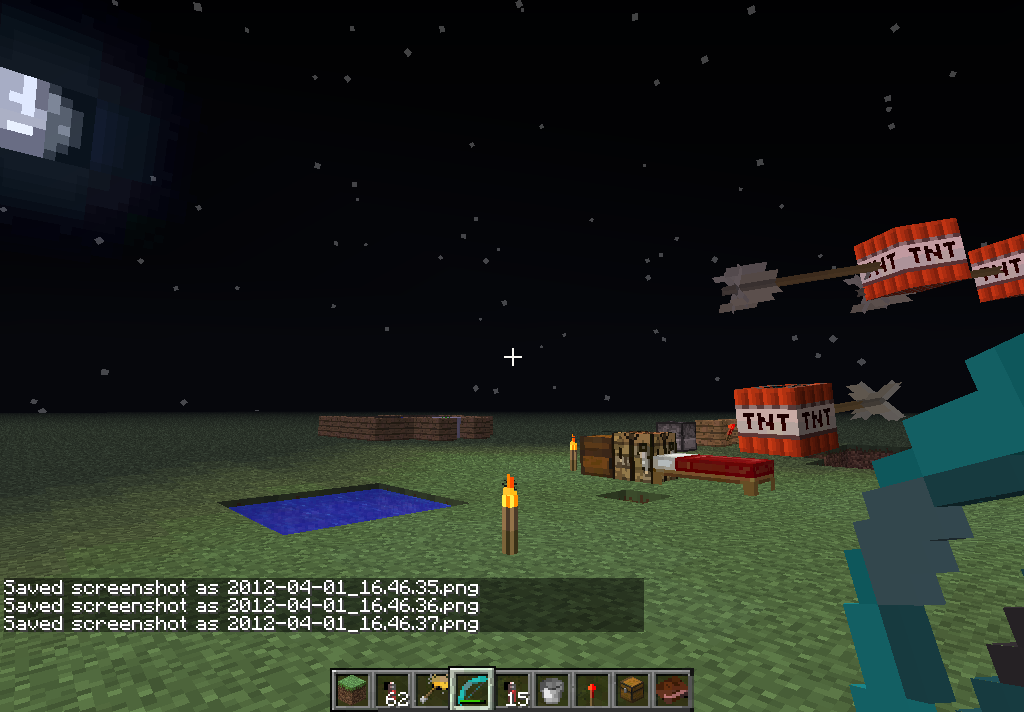Choose the golden tool hotbar slot
Screen dimensions: 1024x712
pyautogui.click(x=432, y=690)
